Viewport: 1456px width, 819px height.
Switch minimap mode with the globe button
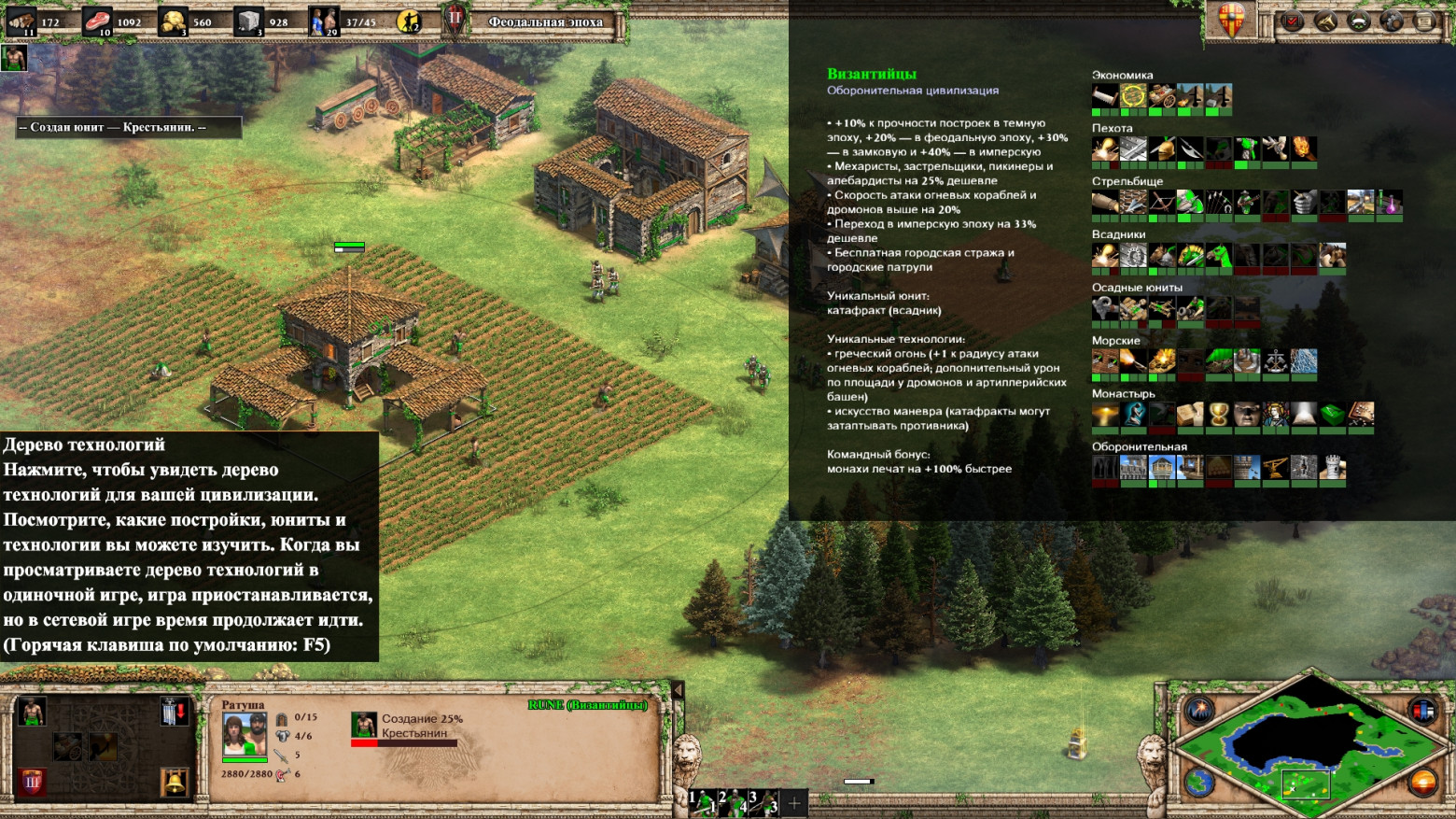coord(1199,781)
